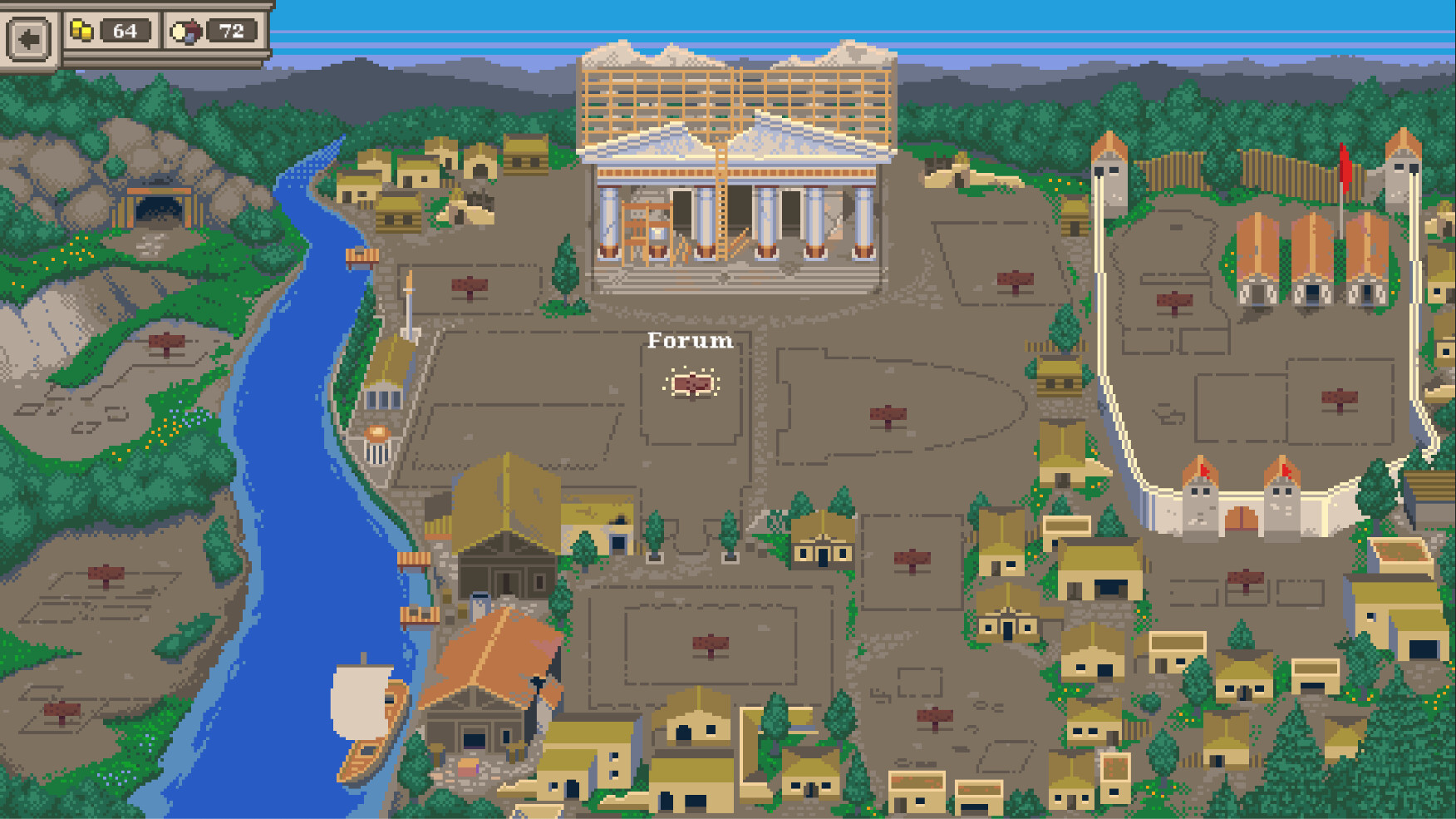Click the signpost by the riverside plot

(x=106, y=573)
